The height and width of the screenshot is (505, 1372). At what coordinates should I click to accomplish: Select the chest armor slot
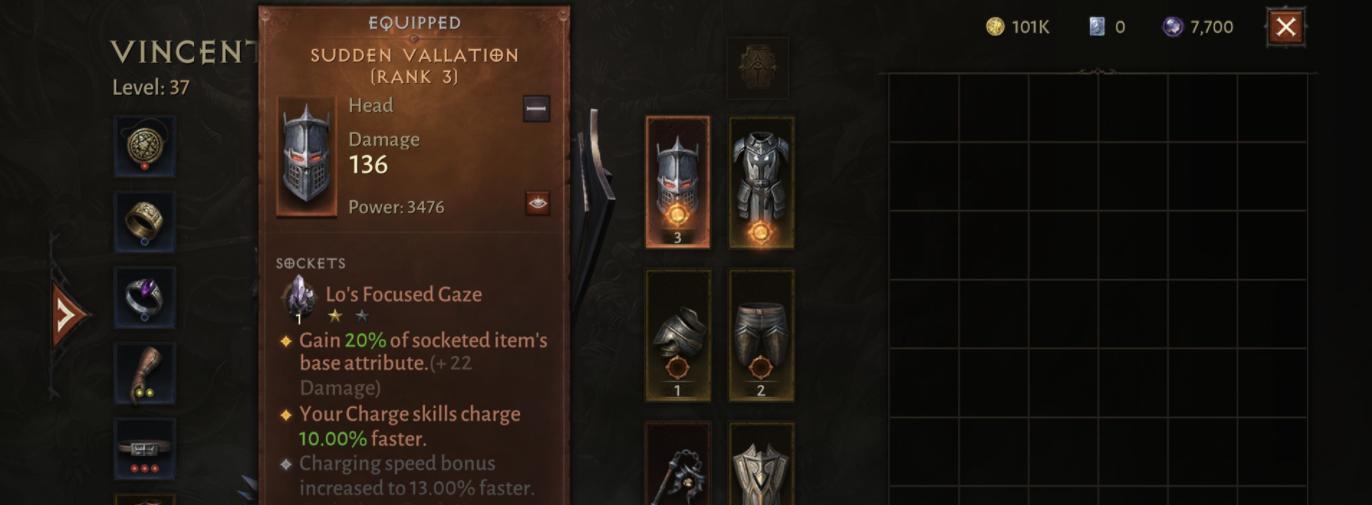(761, 181)
